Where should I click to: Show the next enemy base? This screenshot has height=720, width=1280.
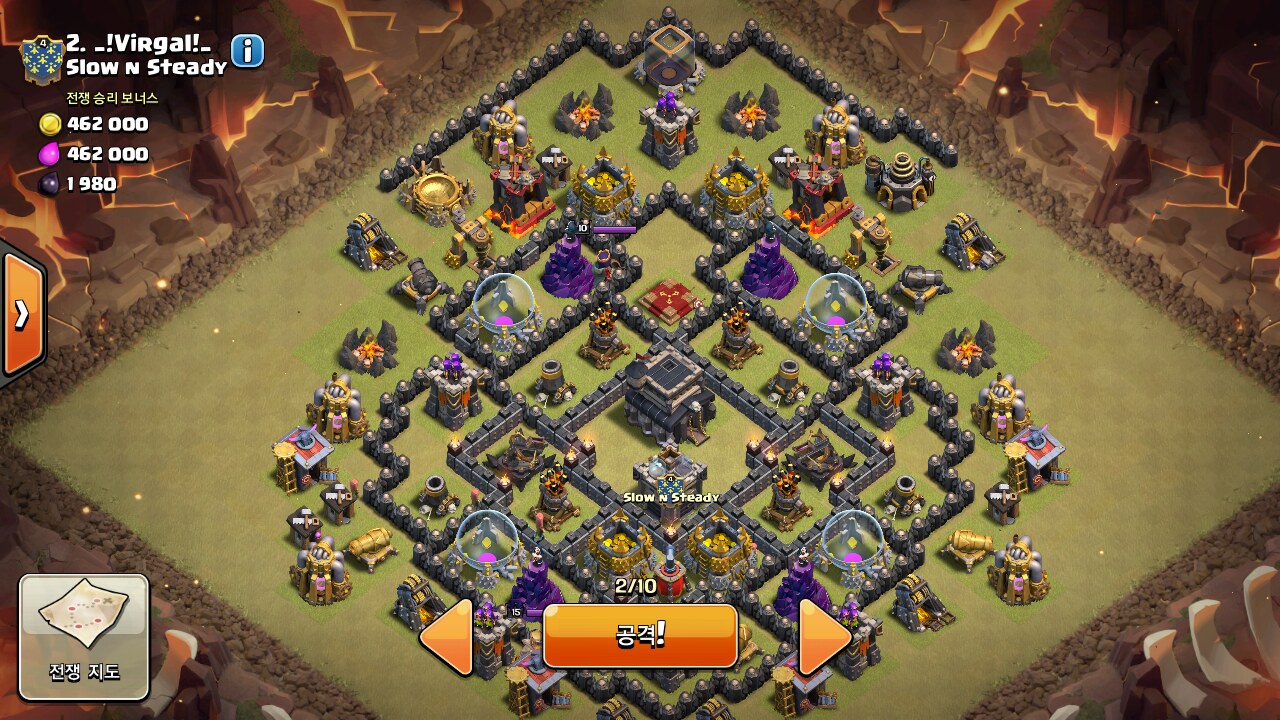click(824, 636)
